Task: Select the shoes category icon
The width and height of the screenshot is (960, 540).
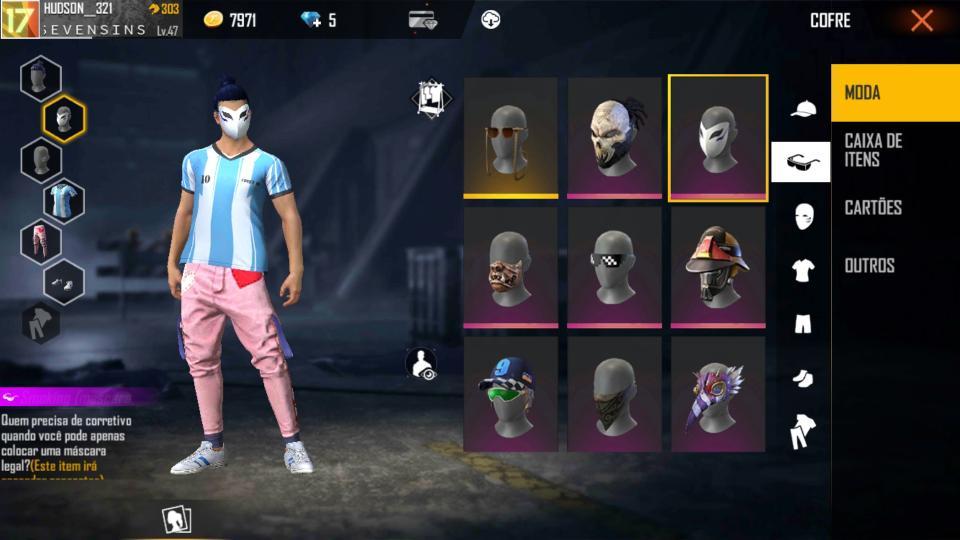Action: click(x=803, y=378)
